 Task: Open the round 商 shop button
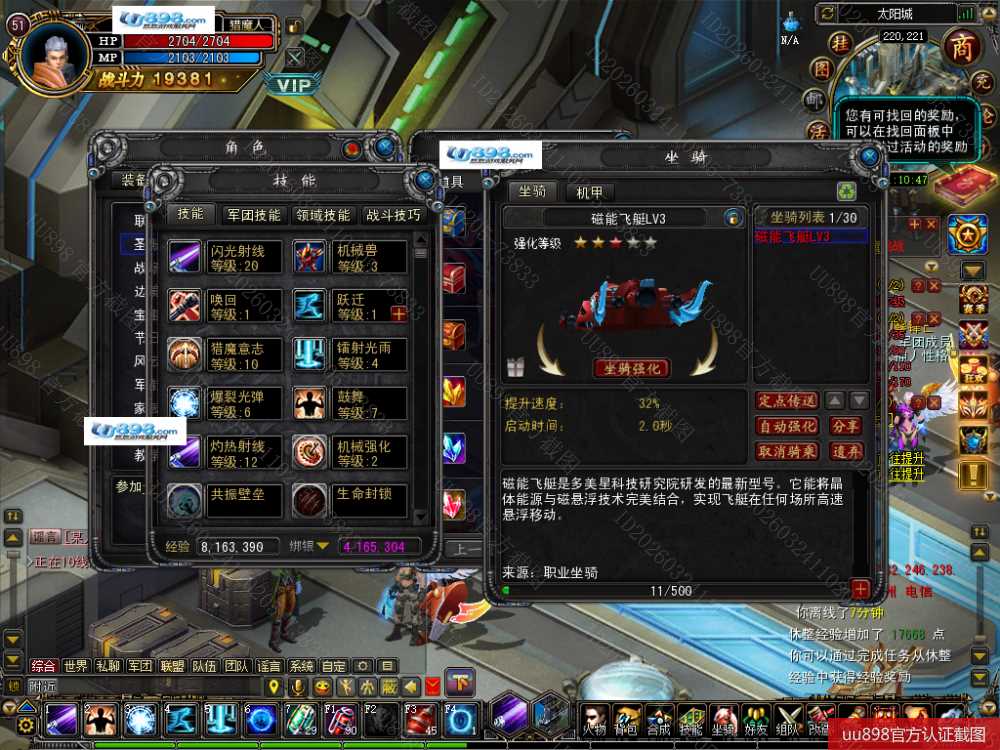(961, 47)
